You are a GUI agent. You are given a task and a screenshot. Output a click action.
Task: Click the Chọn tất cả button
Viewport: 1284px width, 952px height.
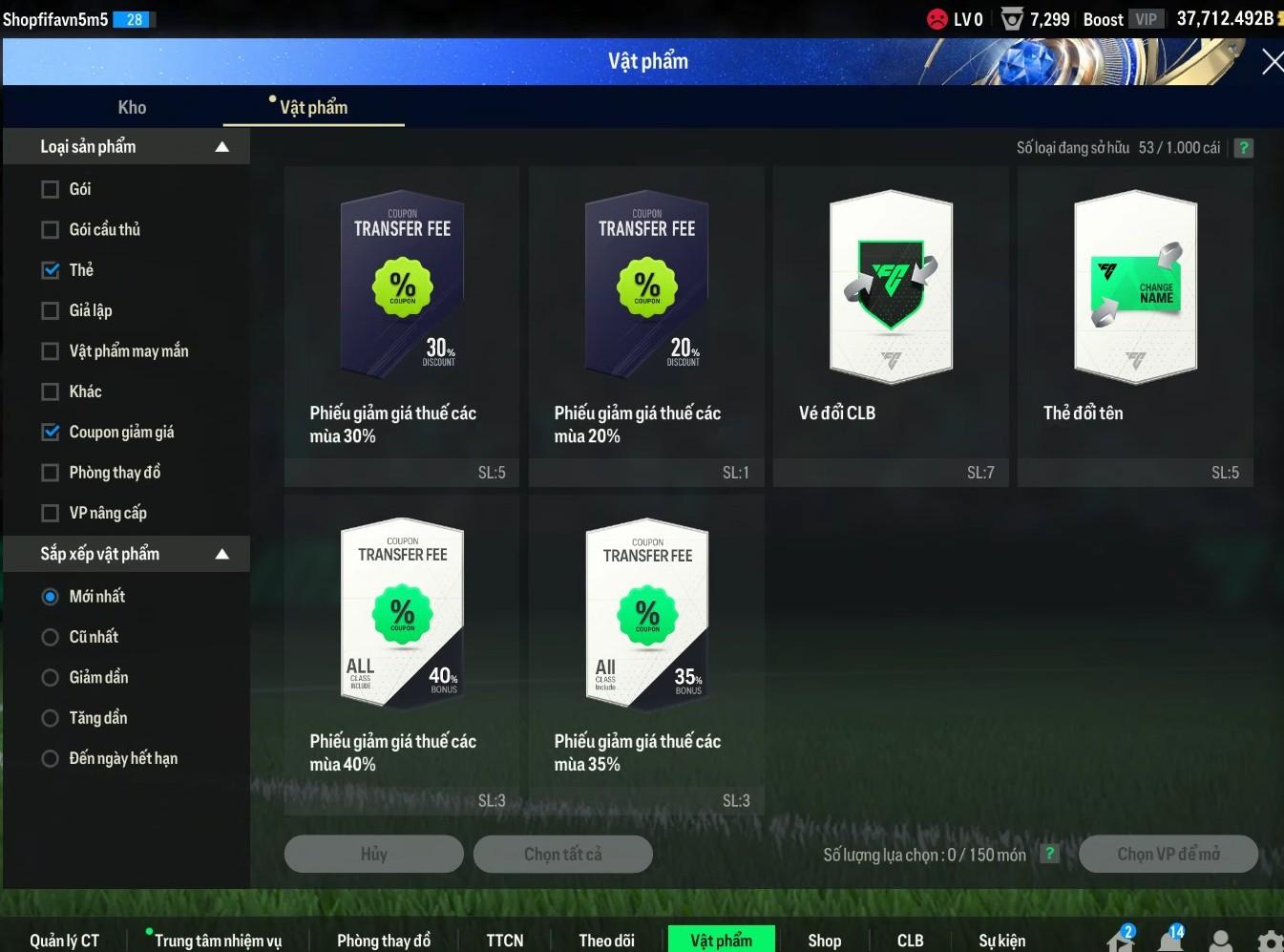coord(562,854)
